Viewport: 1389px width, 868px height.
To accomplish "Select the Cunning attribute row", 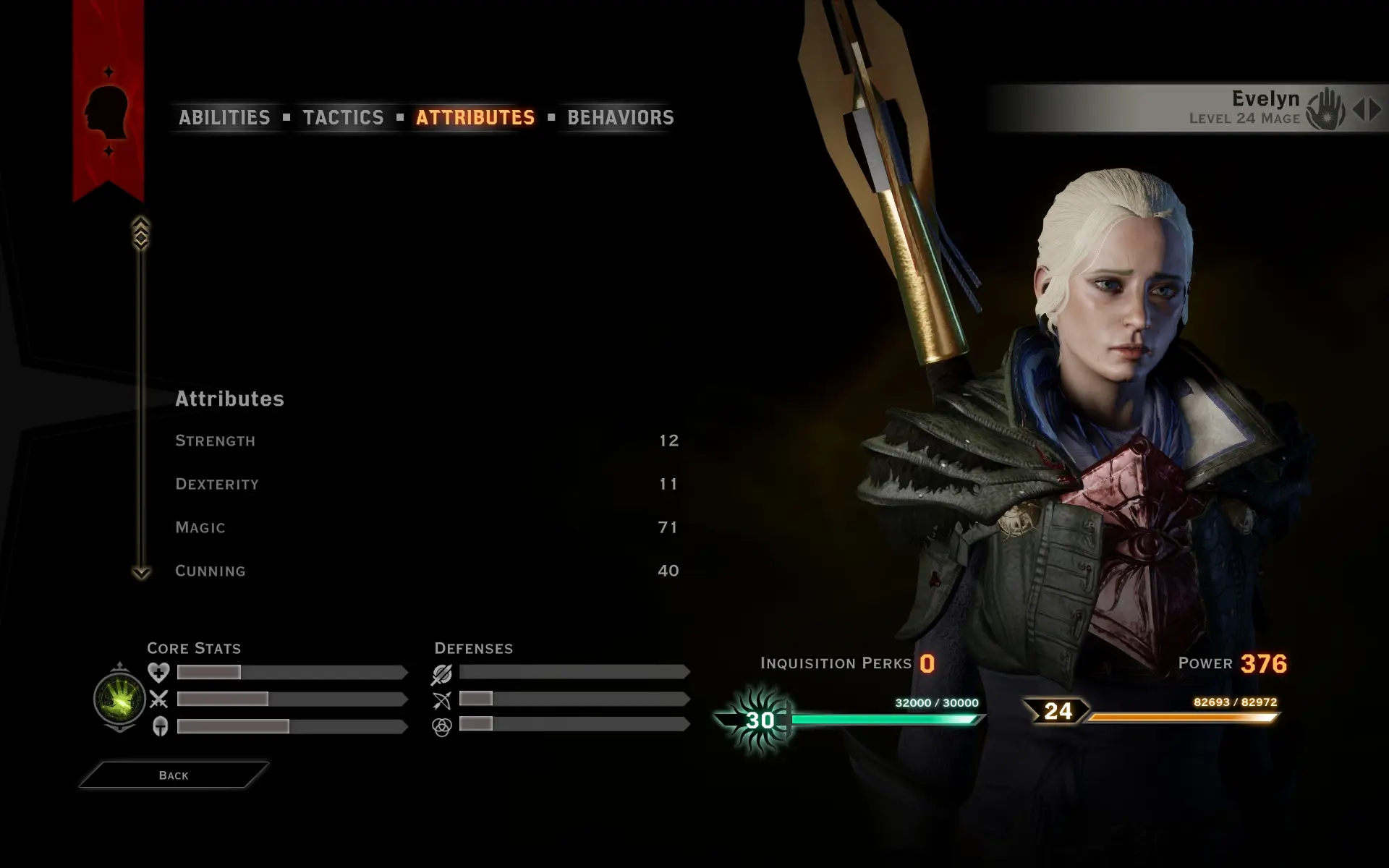I will tap(427, 571).
